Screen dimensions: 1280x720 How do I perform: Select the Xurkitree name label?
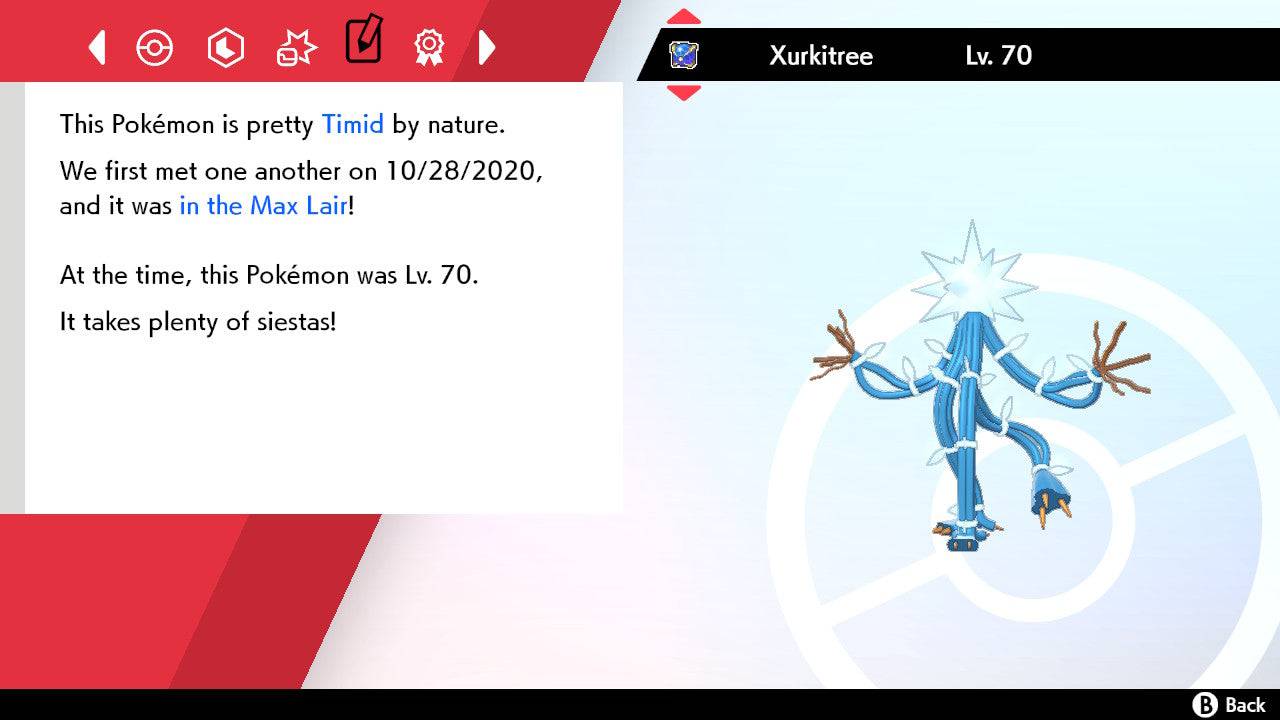pos(822,57)
